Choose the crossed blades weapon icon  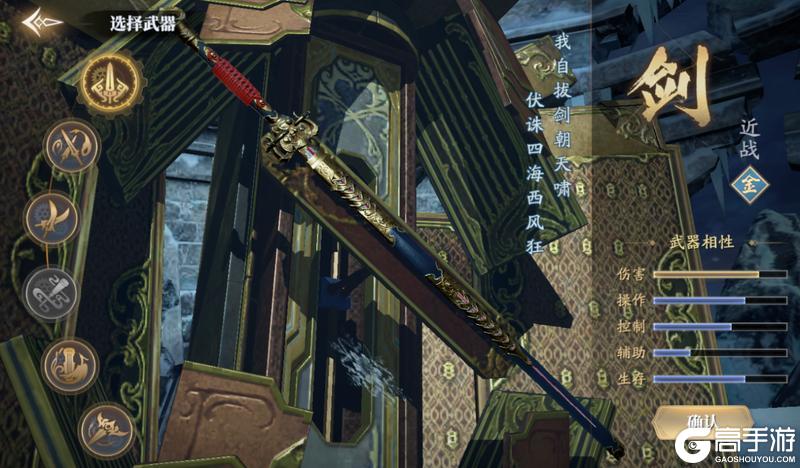[74, 146]
